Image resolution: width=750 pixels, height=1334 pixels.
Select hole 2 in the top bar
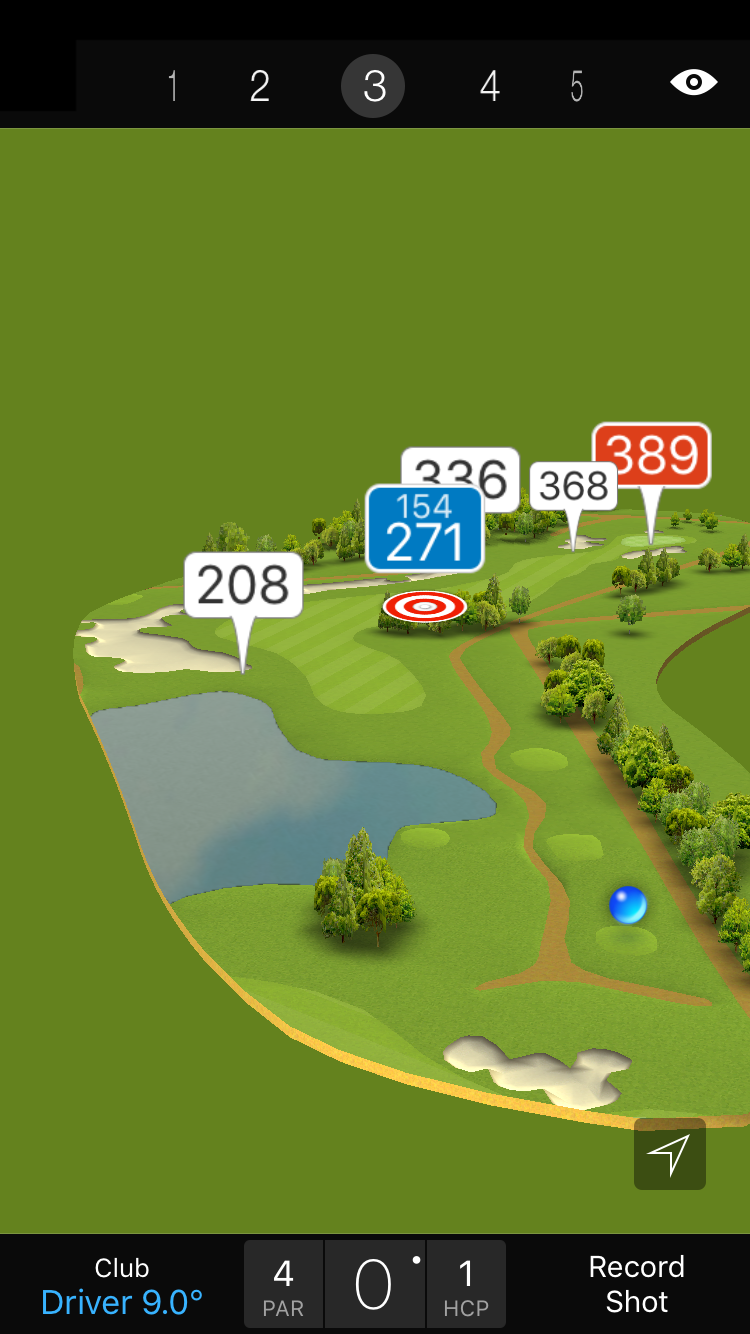coord(260,86)
